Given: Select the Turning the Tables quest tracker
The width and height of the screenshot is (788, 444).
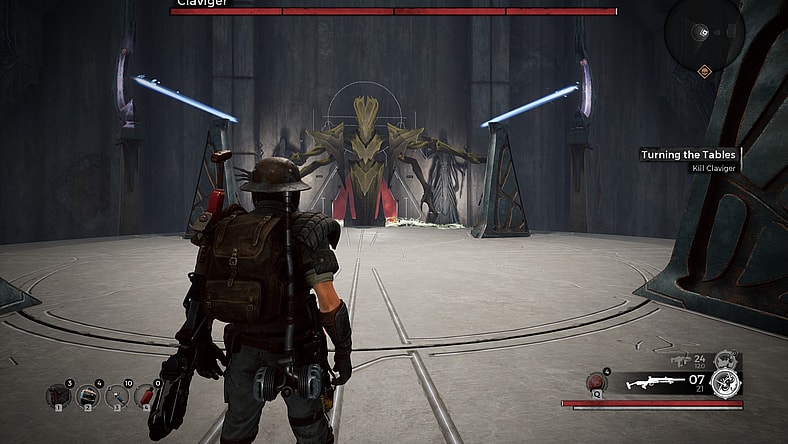Looking at the screenshot, I should click(x=689, y=155).
